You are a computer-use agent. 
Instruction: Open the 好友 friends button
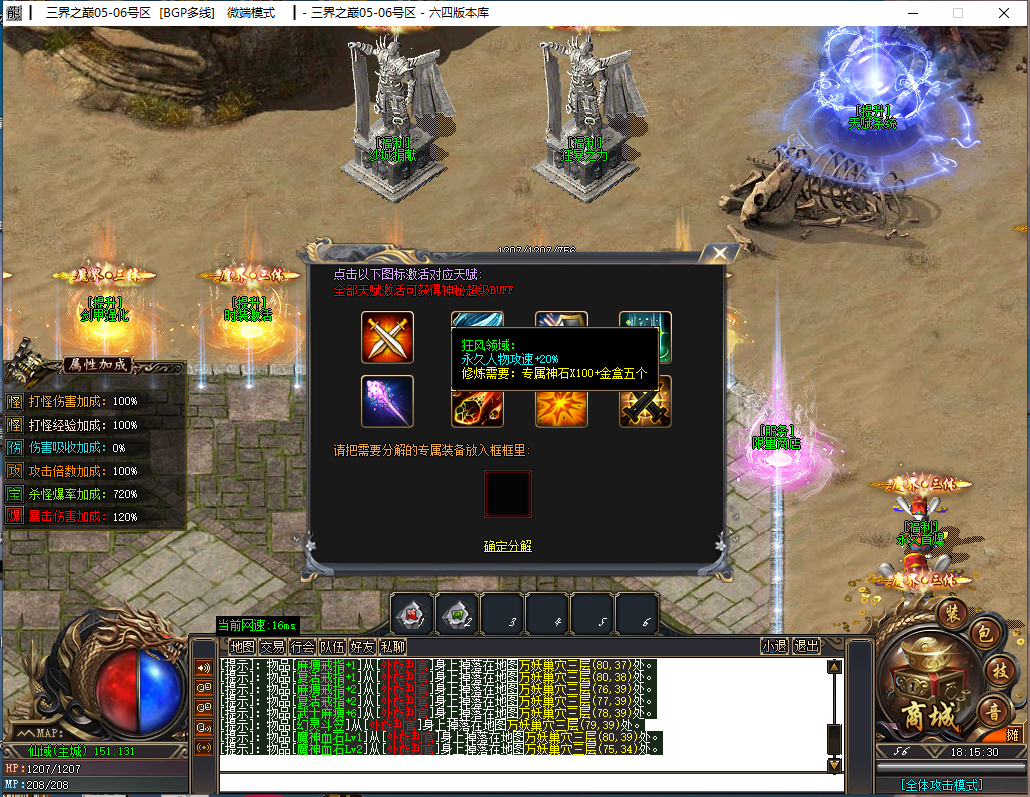362,646
